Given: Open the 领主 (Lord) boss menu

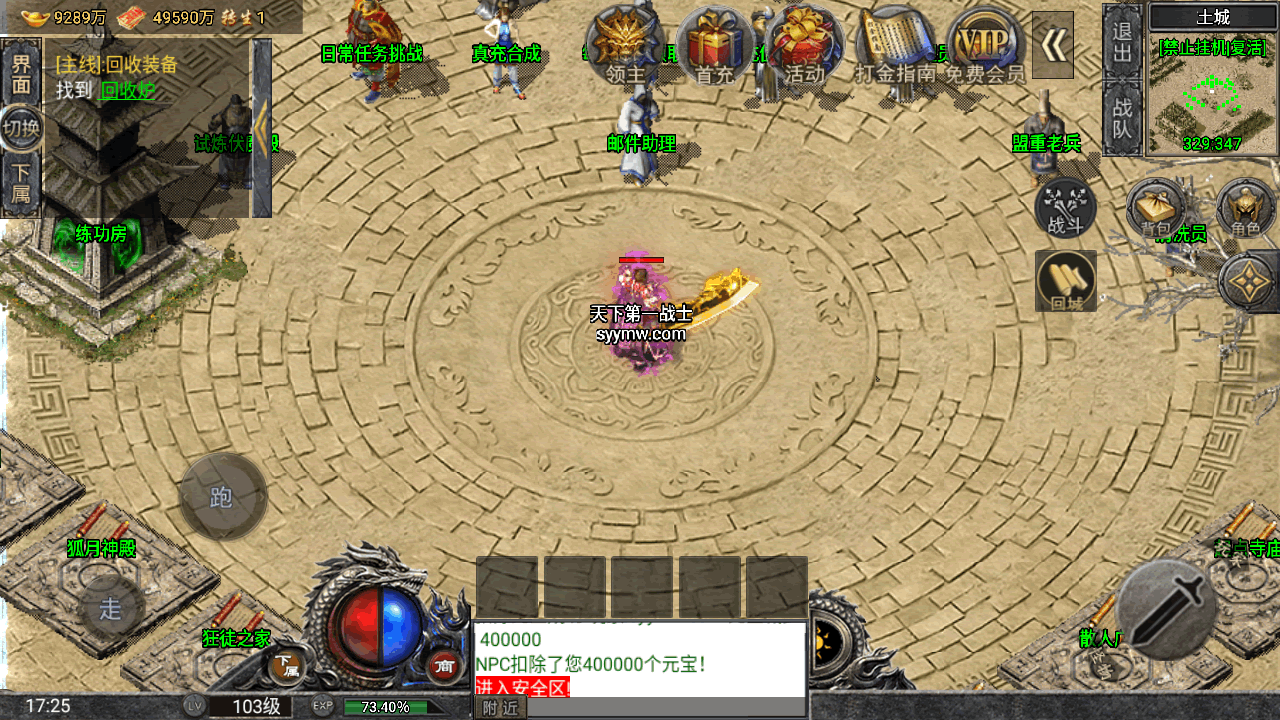Looking at the screenshot, I should pyautogui.click(x=625, y=45).
